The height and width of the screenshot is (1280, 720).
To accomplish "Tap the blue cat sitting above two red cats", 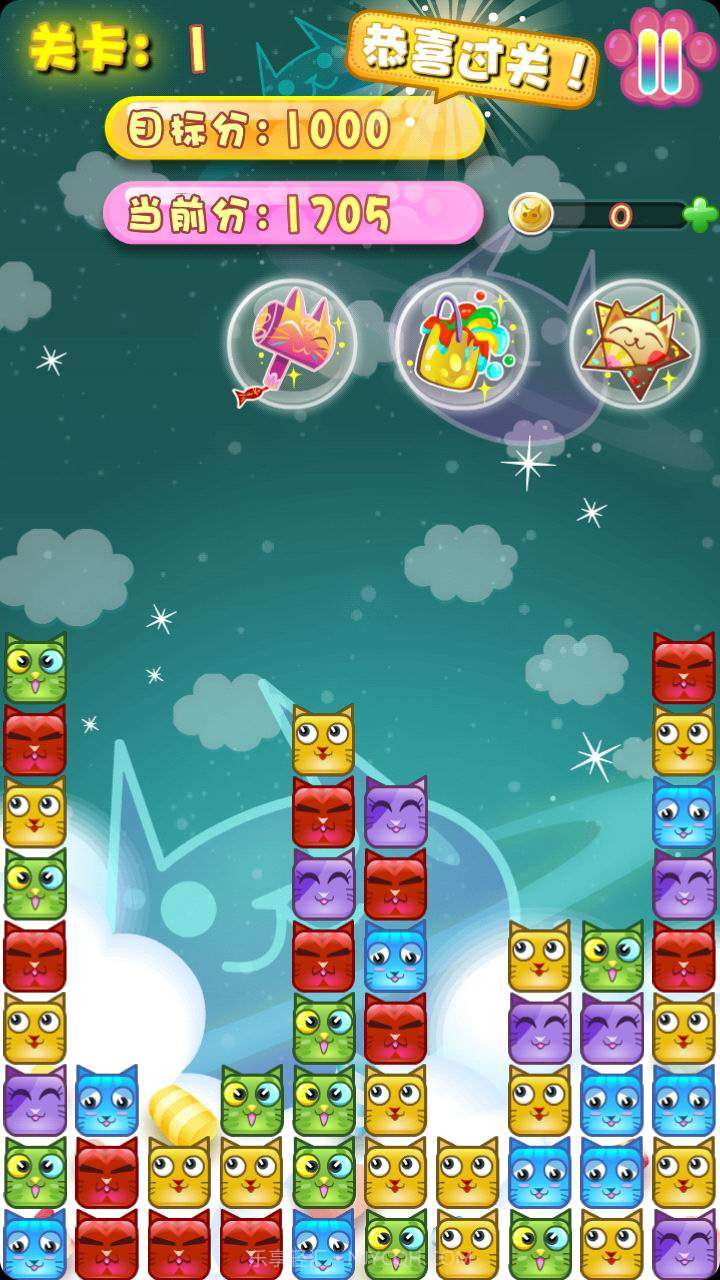I will point(107,1101).
